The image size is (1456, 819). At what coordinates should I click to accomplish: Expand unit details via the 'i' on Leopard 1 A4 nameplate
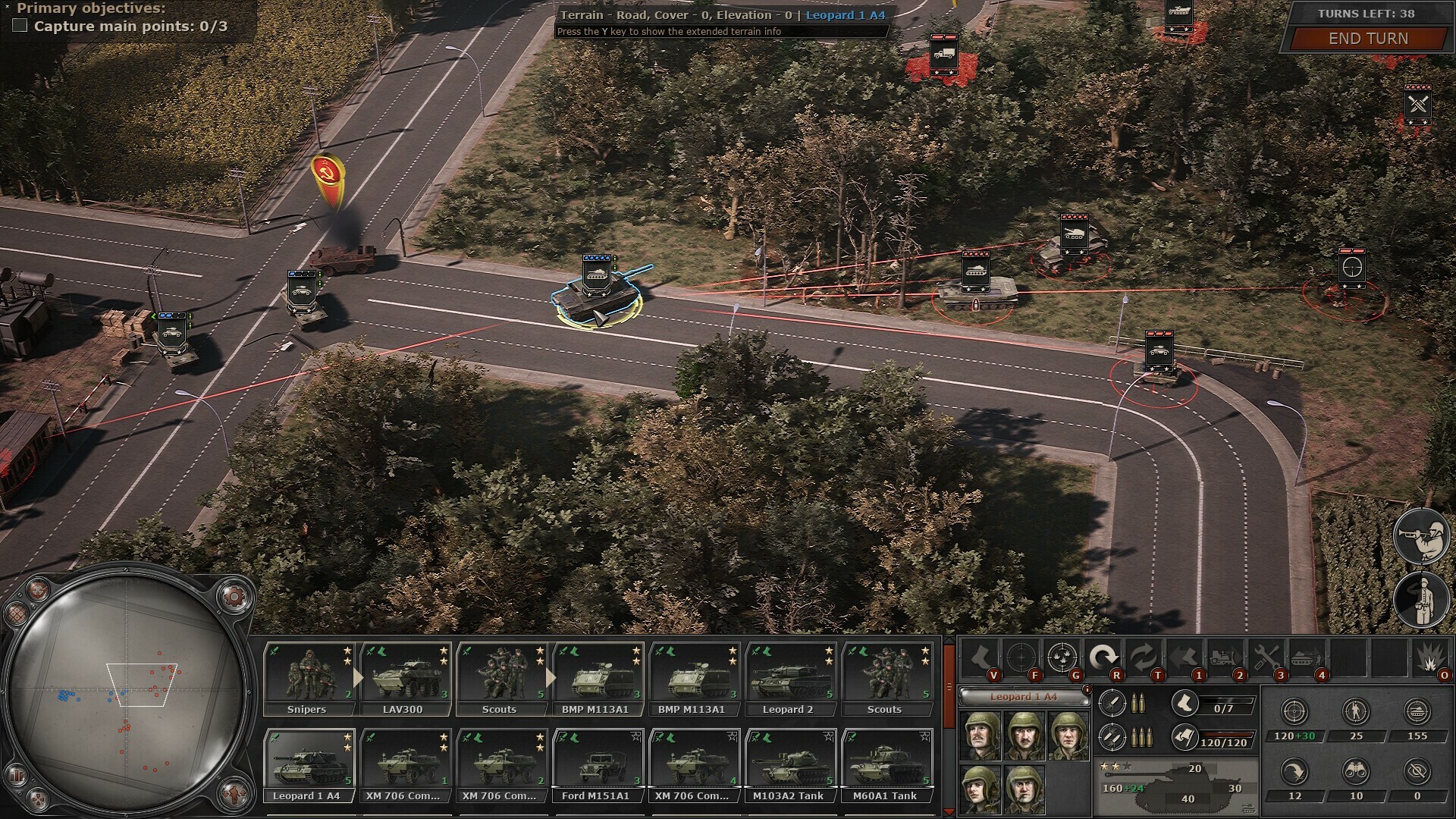pyautogui.click(x=1087, y=689)
